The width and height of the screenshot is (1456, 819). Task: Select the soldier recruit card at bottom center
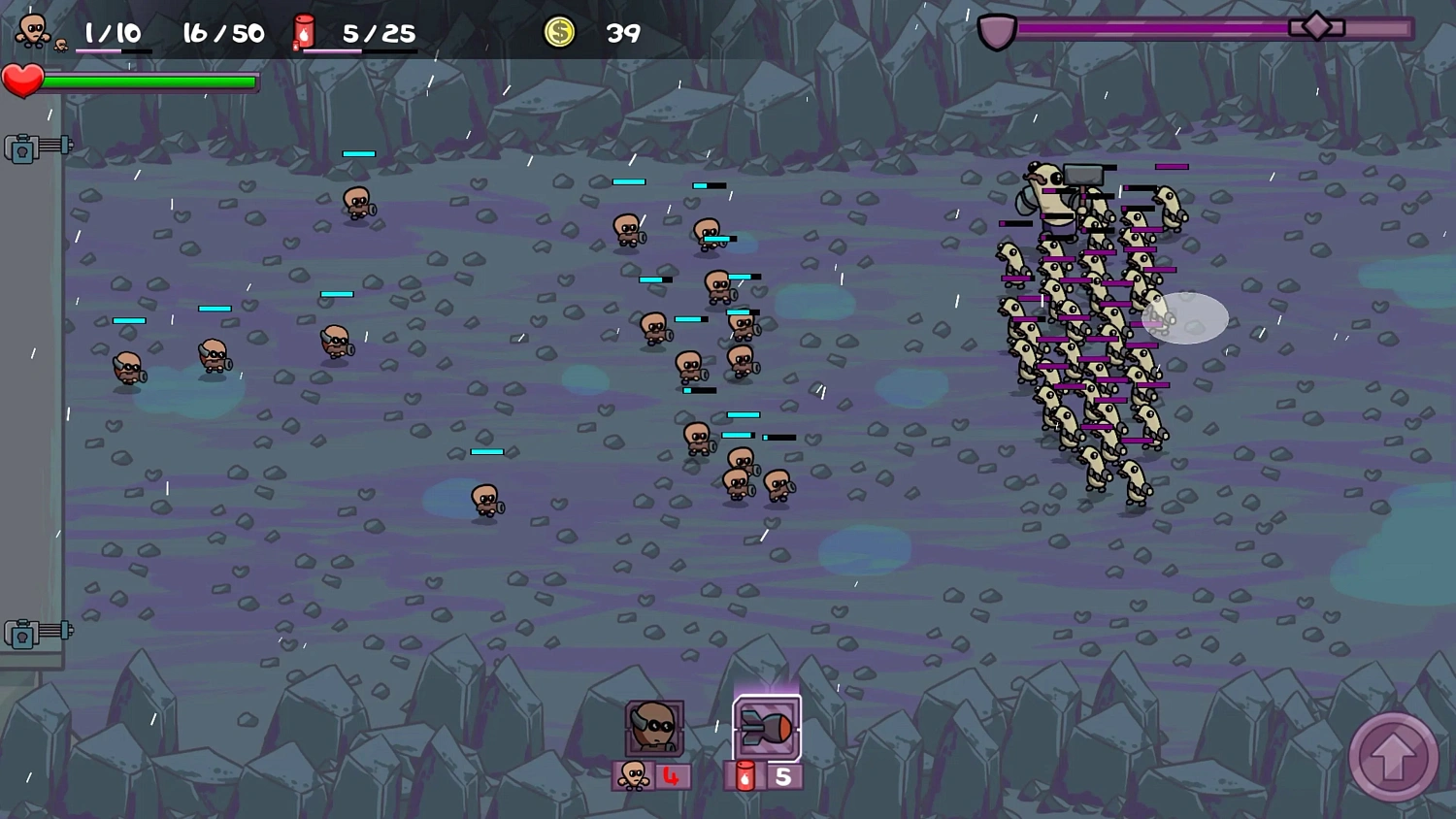pyautogui.click(x=653, y=729)
